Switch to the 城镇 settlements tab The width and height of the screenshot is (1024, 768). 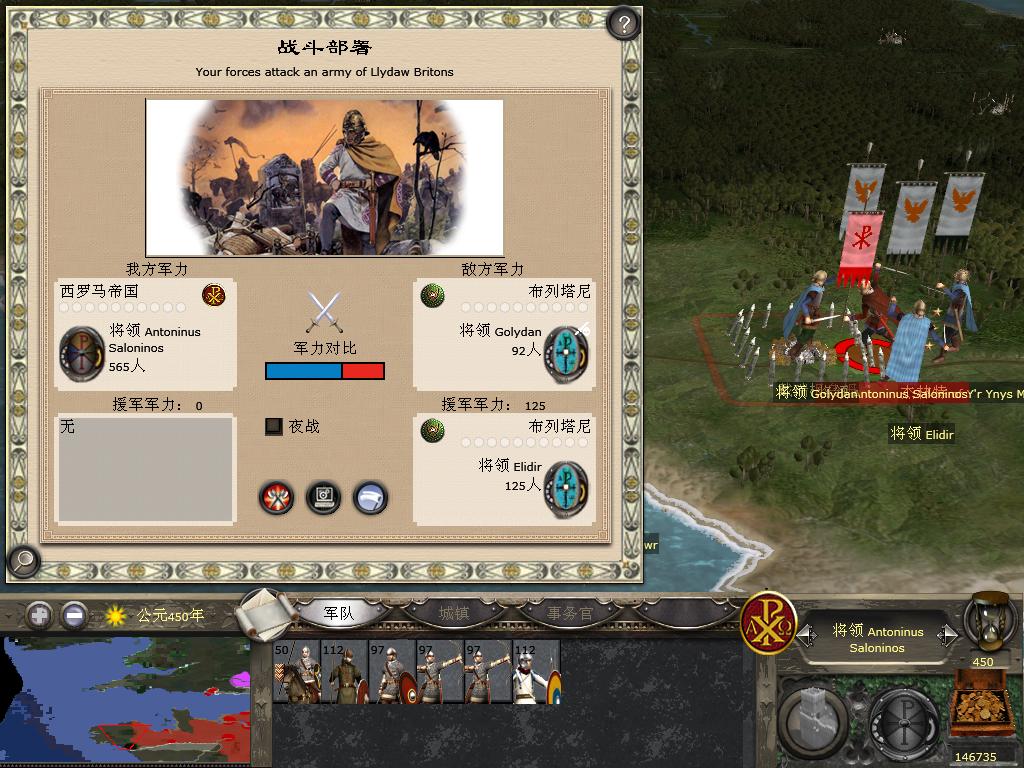[454, 613]
